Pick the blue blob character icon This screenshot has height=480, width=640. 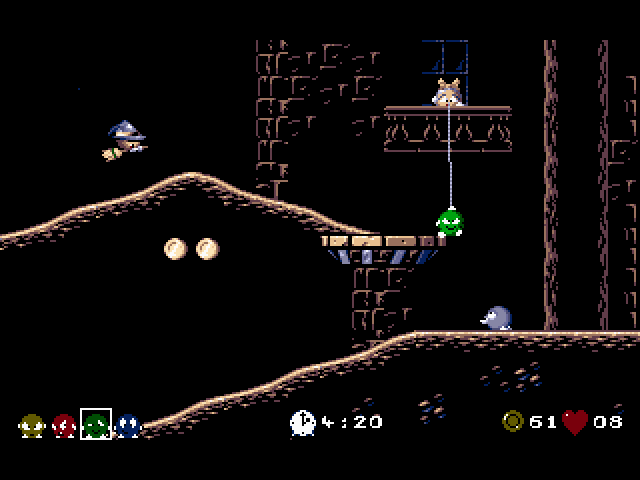[128, 425]
